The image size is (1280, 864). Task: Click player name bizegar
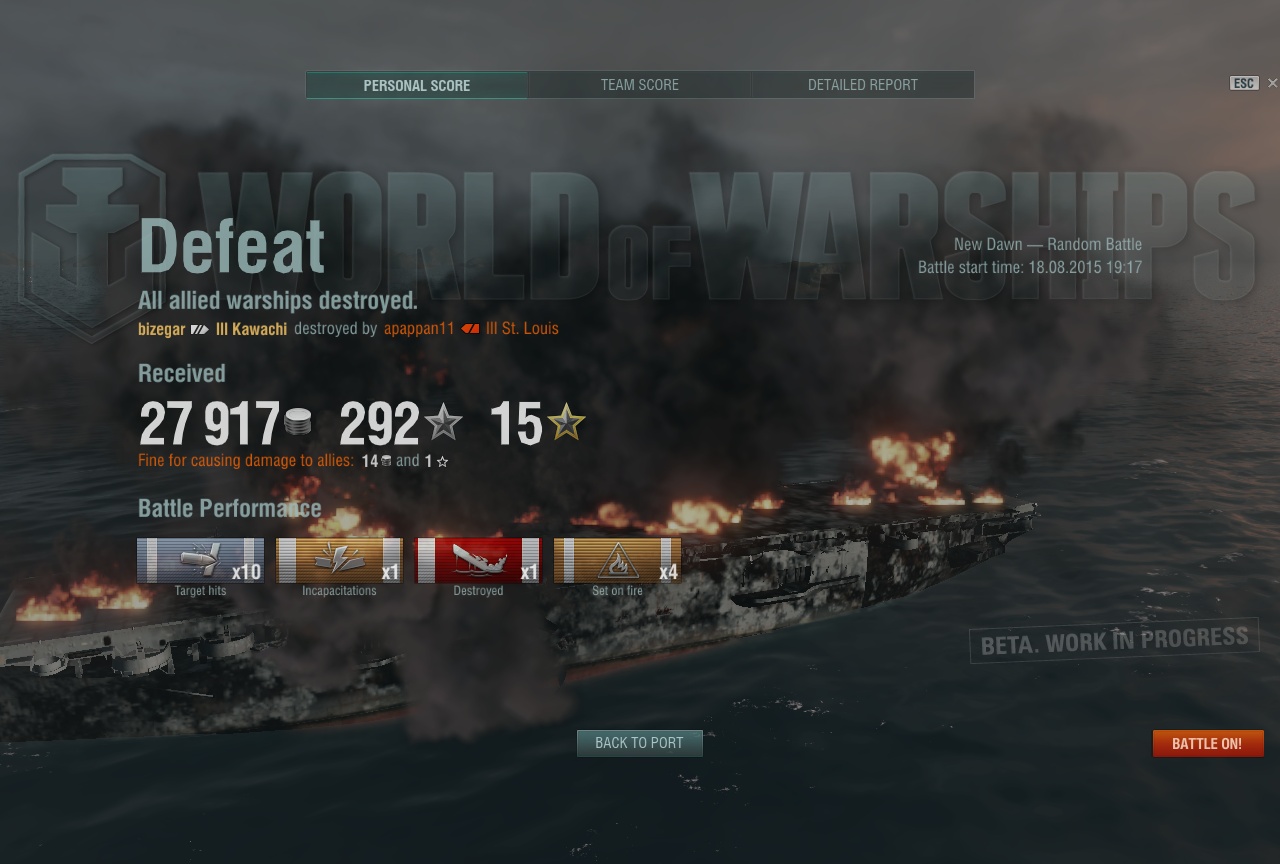pyautogui.click(x=162, y=328)
